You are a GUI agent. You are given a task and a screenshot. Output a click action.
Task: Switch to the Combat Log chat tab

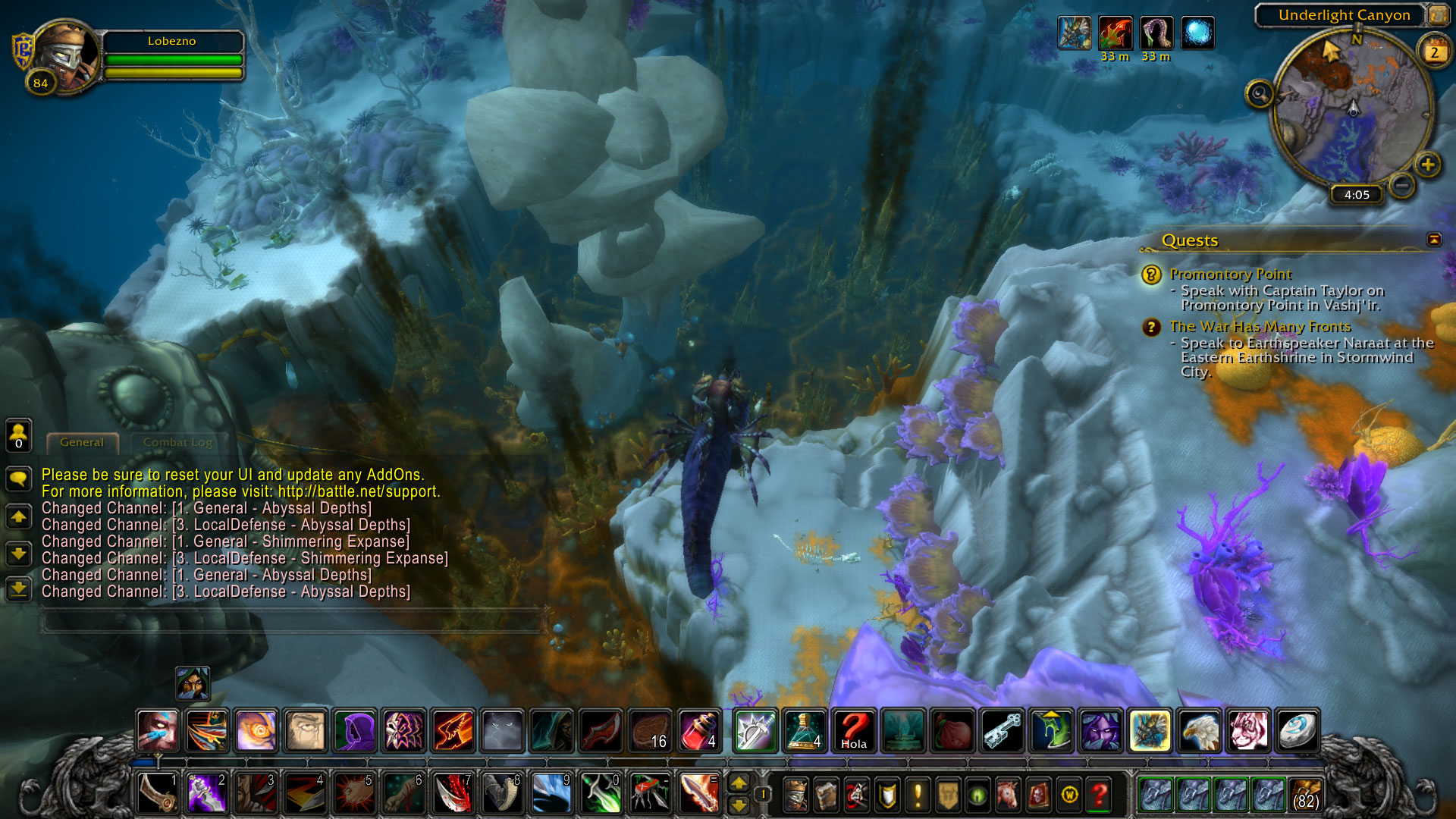tap(177, 442)
